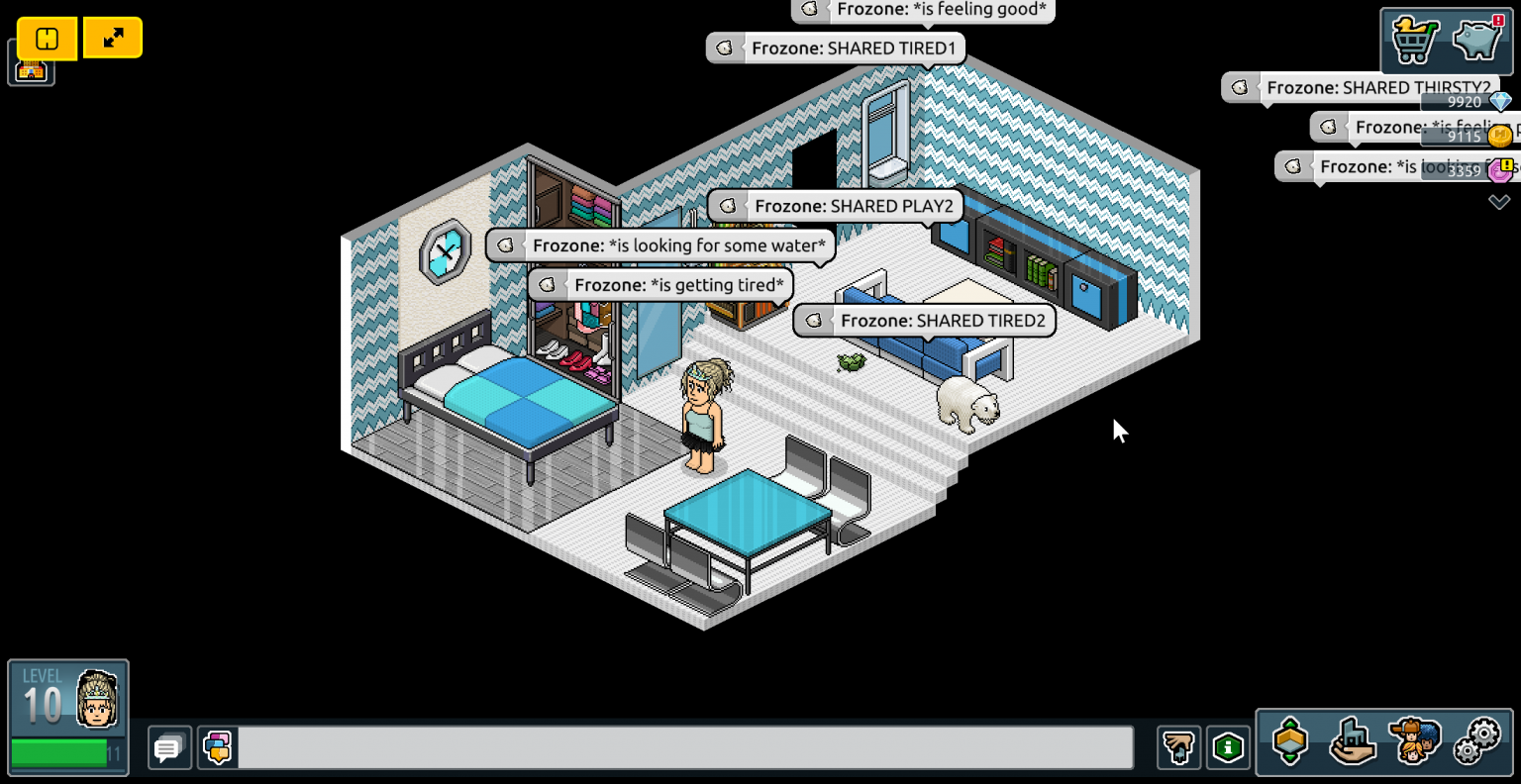Toggle fullscreen with the yellow arrows button

click(113, 39)
